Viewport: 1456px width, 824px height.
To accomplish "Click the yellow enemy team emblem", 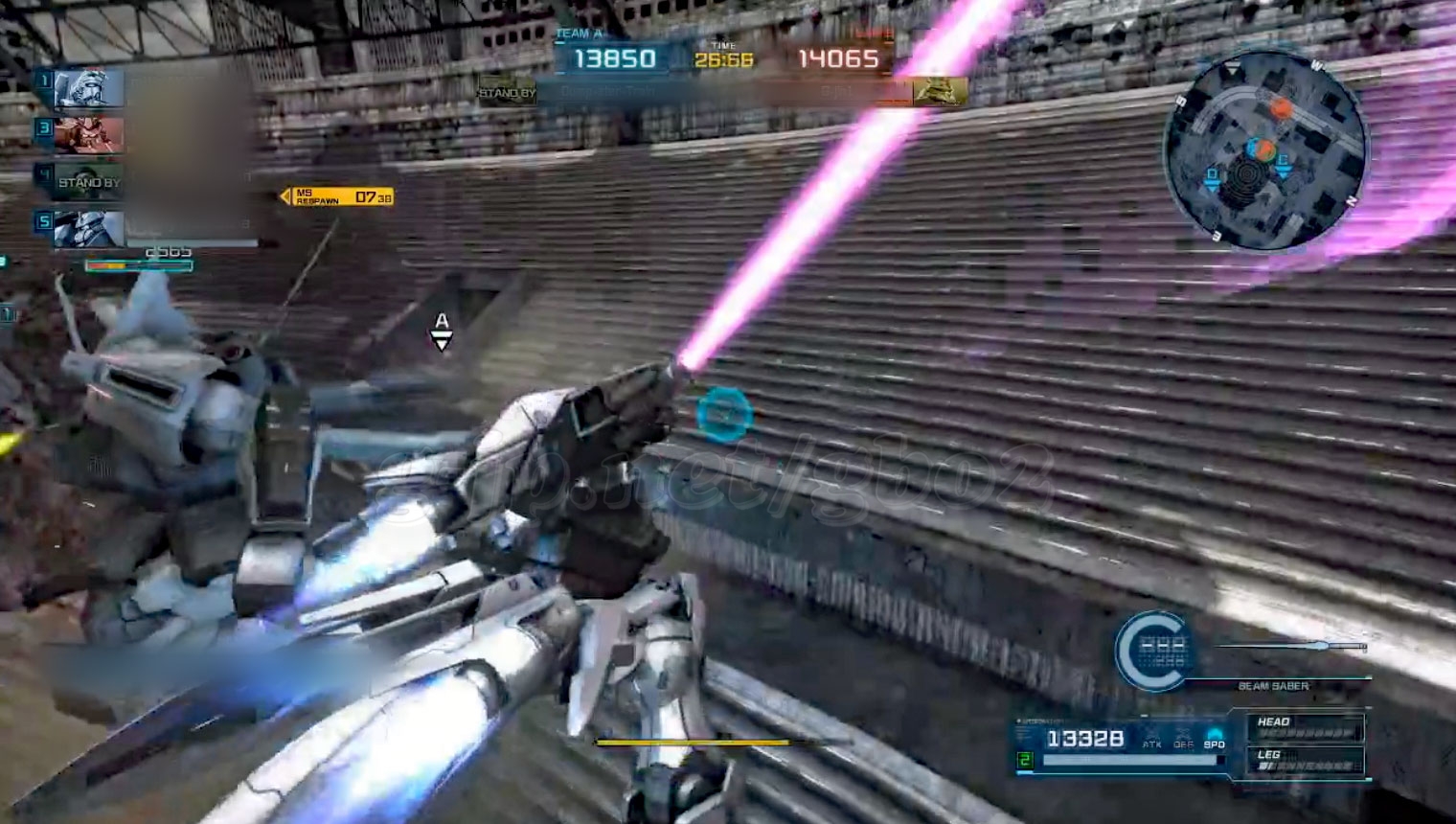I will (939, 91).
